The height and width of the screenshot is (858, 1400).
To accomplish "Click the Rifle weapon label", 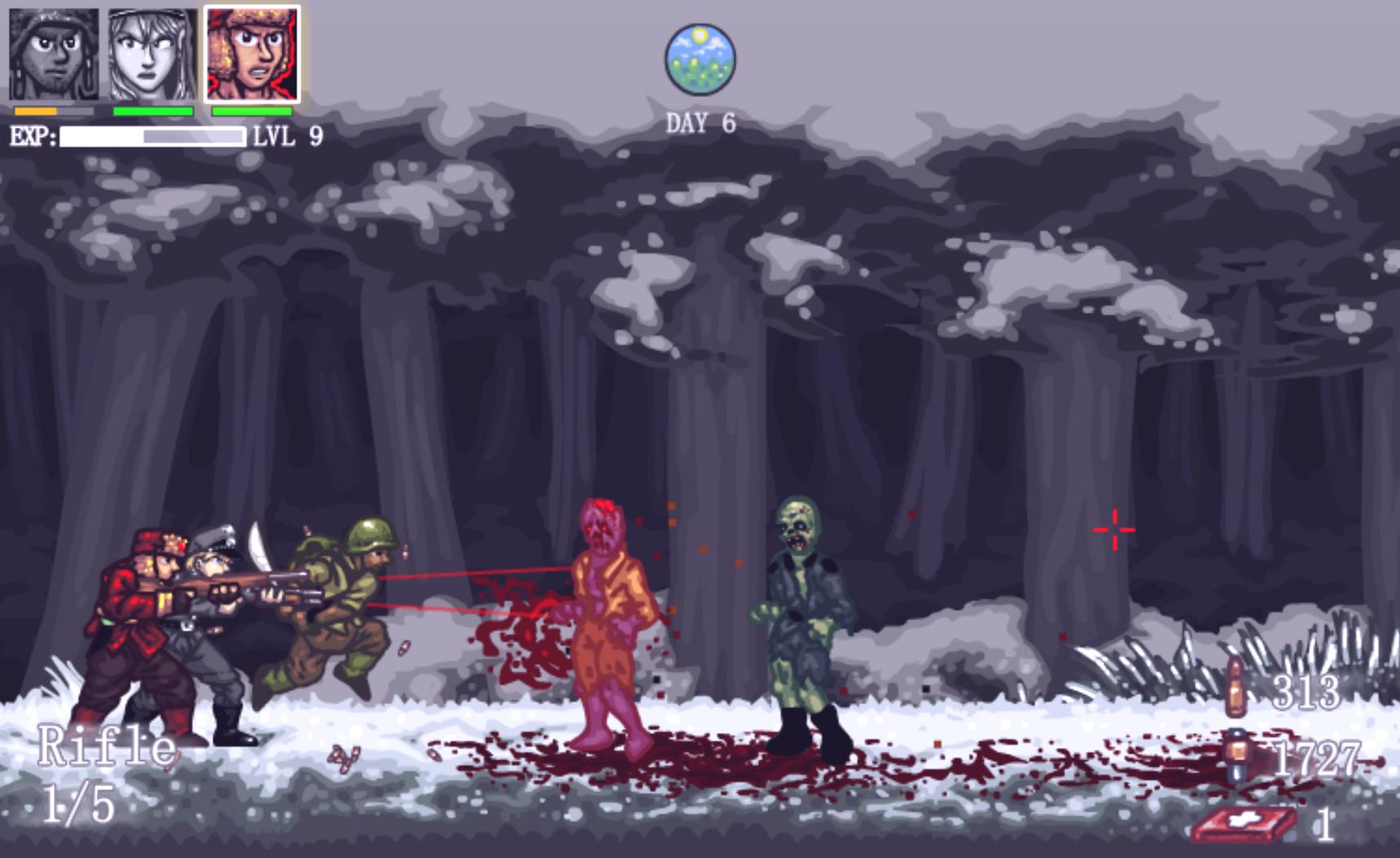I will [x=106, y=744].
